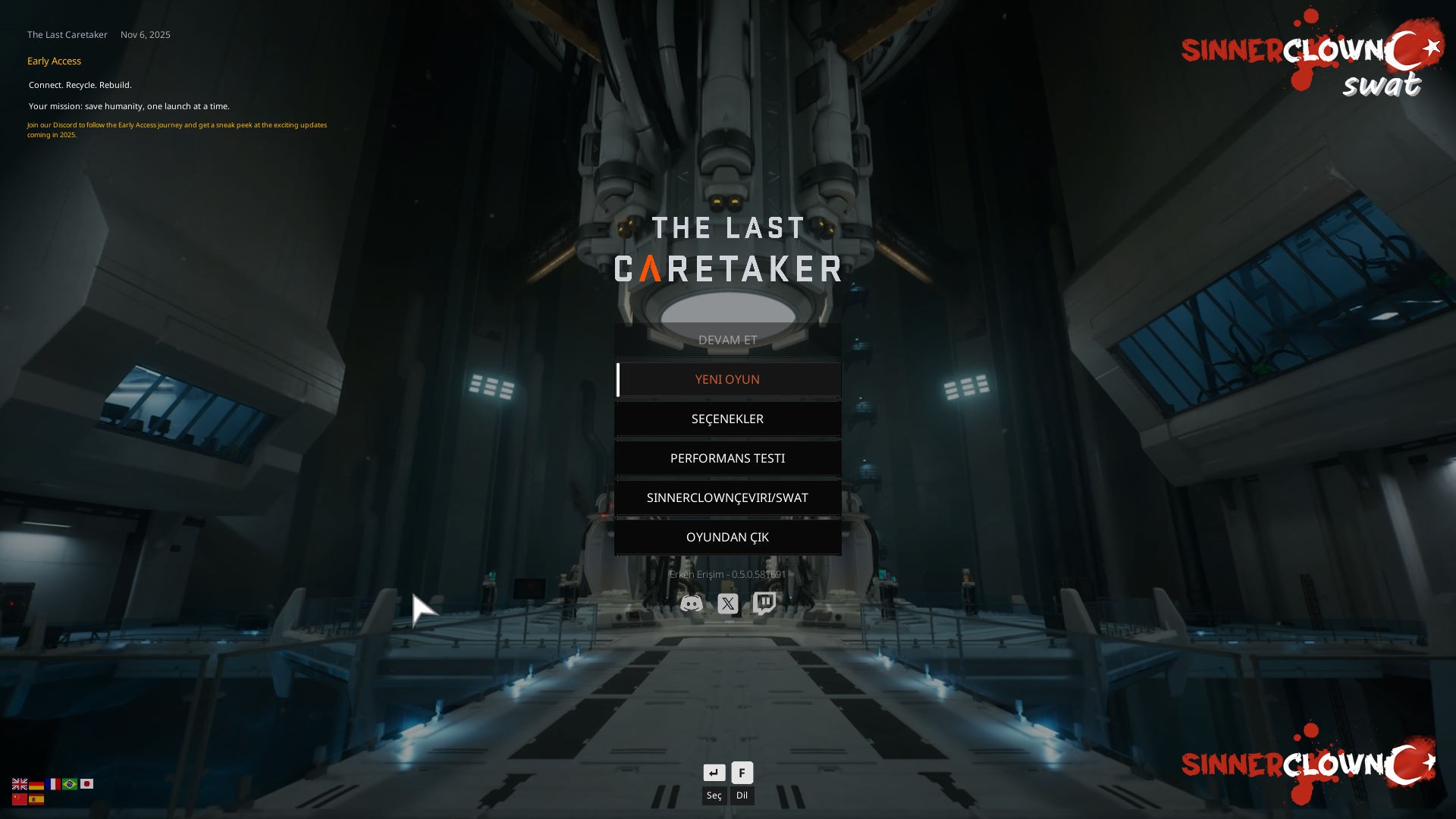1456x819 pixels.
Task: Follow the Discord Early Access link
Action: click(x=177, y=130)
